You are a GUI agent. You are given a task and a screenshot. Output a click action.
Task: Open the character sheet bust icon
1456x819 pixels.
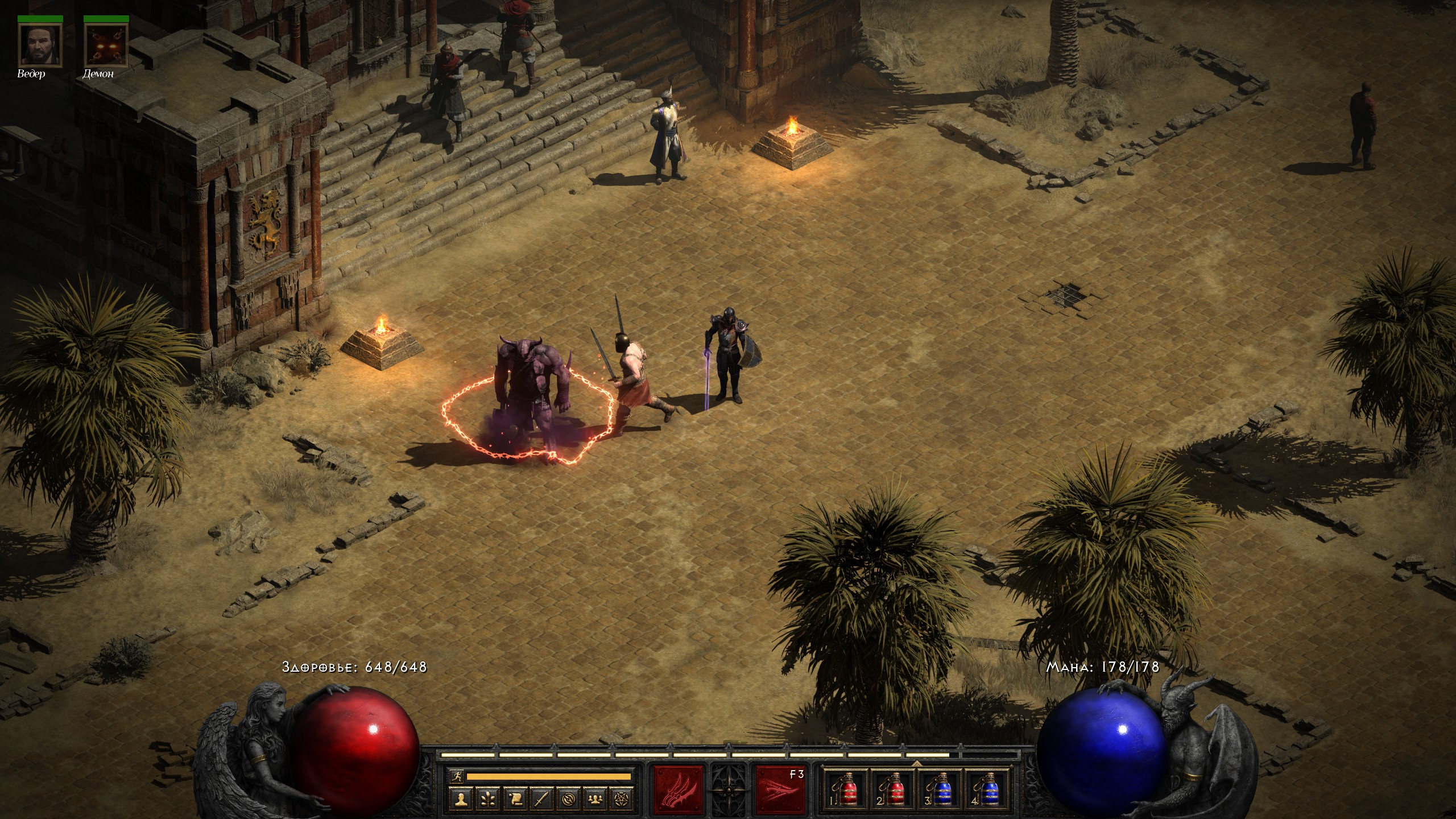(x=461, y=799)
